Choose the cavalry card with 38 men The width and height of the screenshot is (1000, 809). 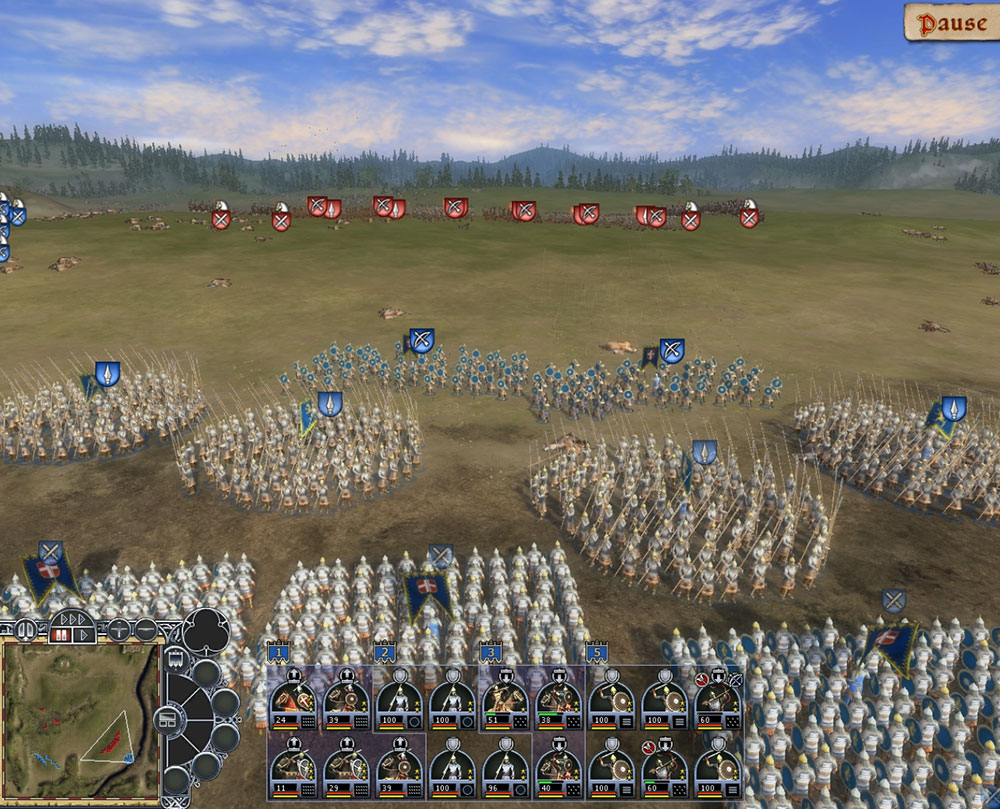[558, 699]
